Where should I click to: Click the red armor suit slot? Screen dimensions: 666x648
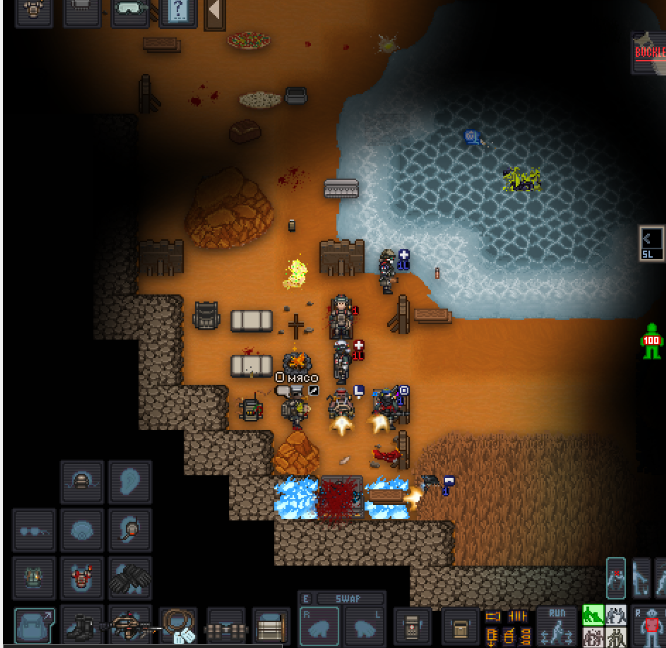[82, 578]
